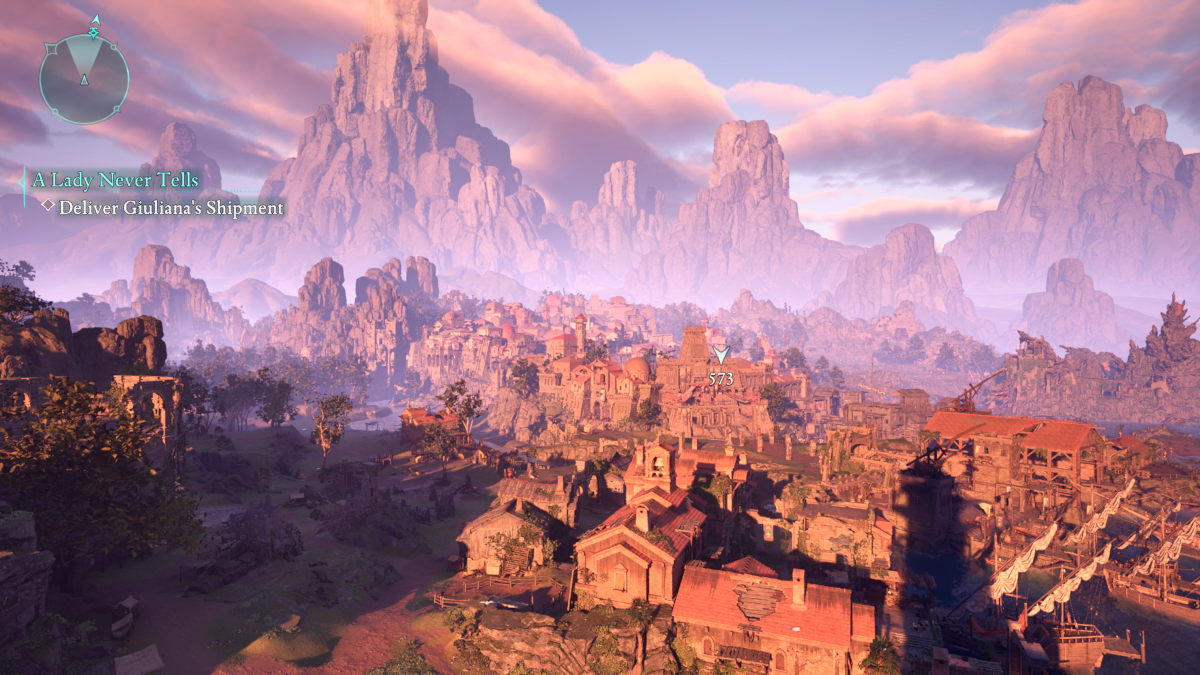Select the "A Lady Never Tells" quest title

(115, 180)
